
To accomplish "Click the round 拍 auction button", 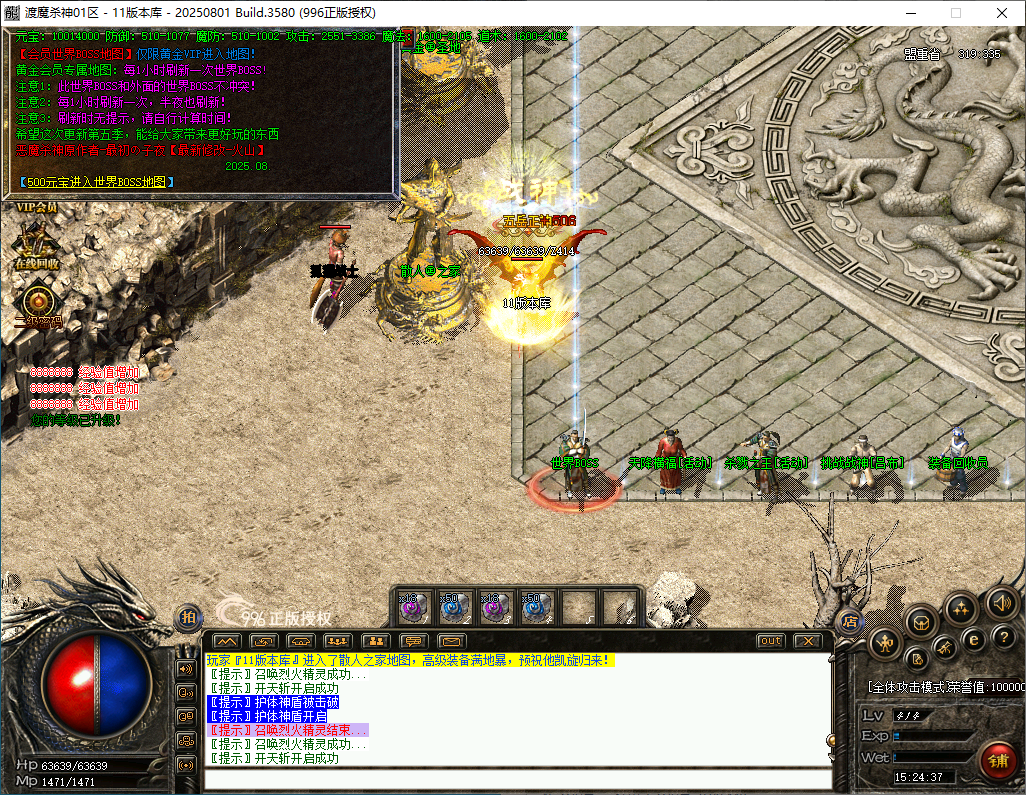I will 188,618.
